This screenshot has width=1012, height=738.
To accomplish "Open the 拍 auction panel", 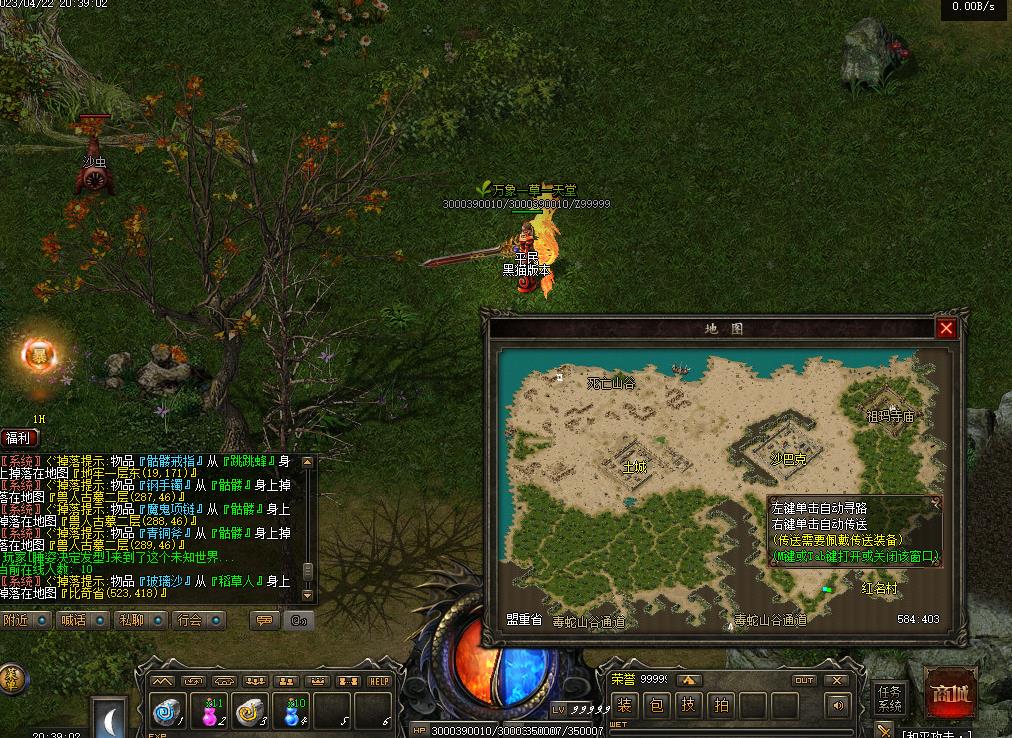I will click(x=720, y=705).
